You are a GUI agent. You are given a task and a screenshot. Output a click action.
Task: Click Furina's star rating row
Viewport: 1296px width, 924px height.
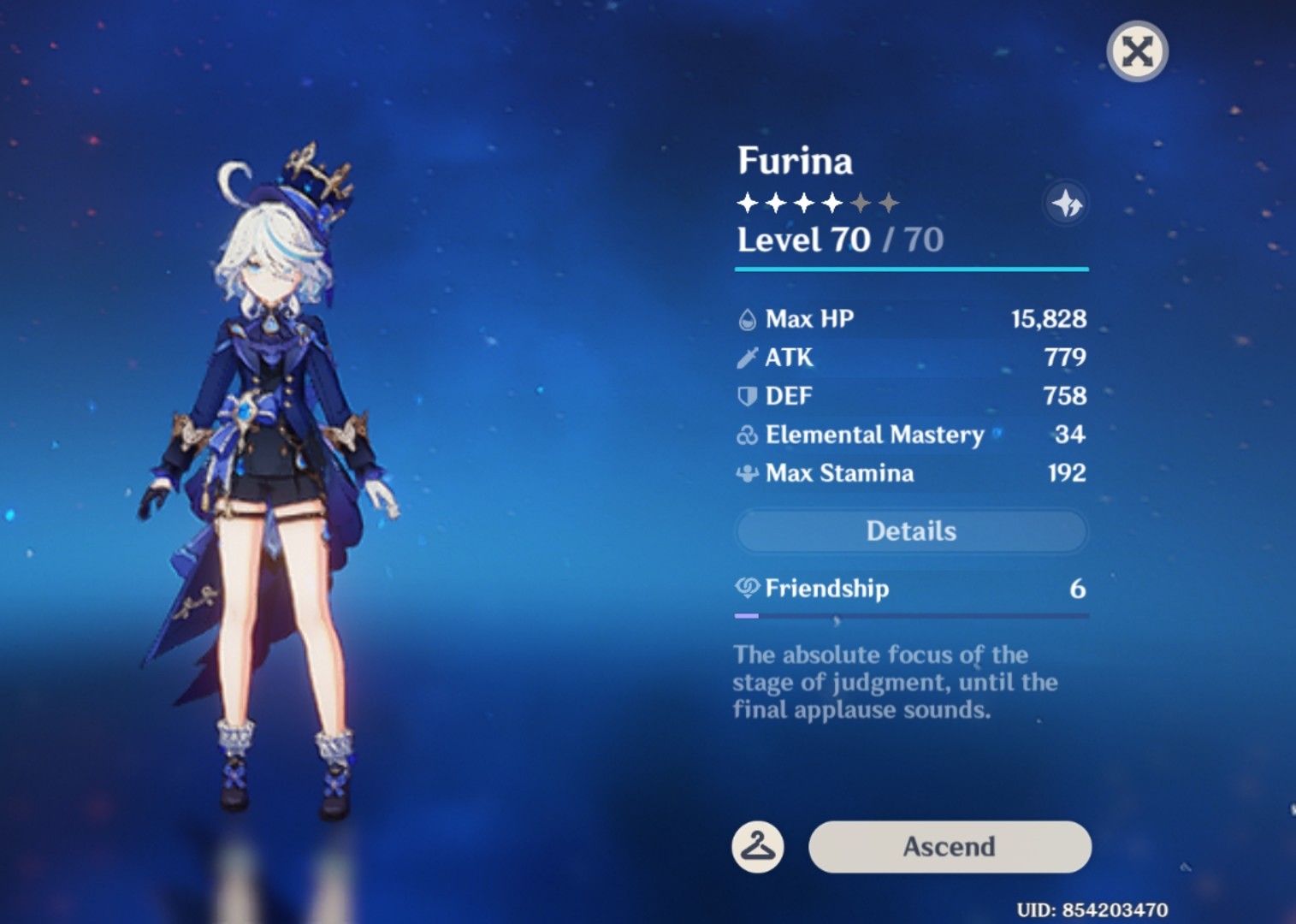click(819, 202)
